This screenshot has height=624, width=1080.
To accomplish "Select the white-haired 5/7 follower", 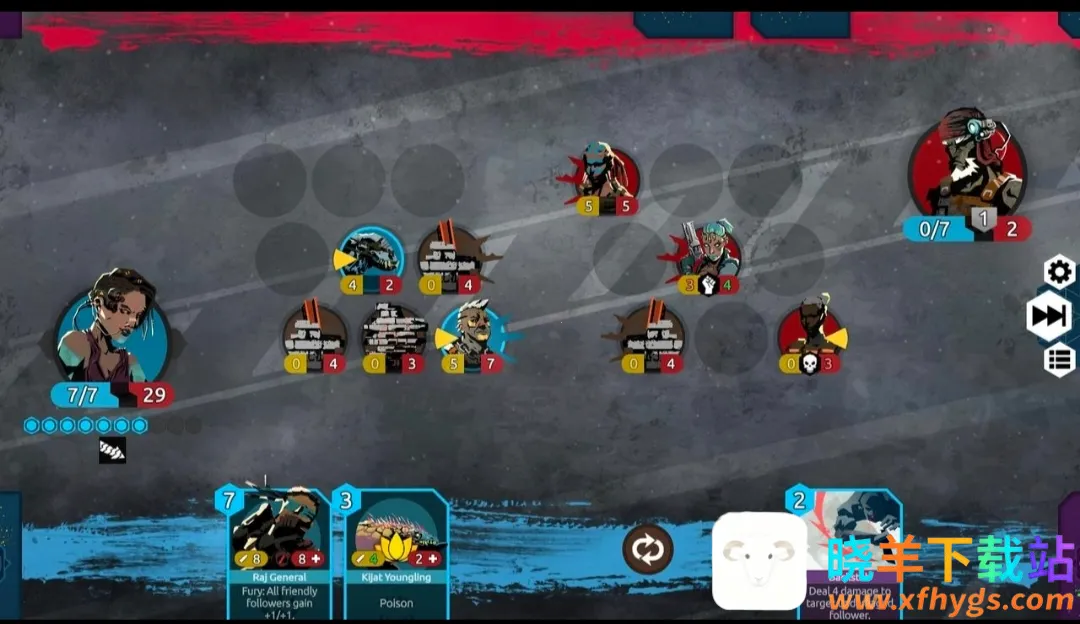I will [x=470, y=333].
